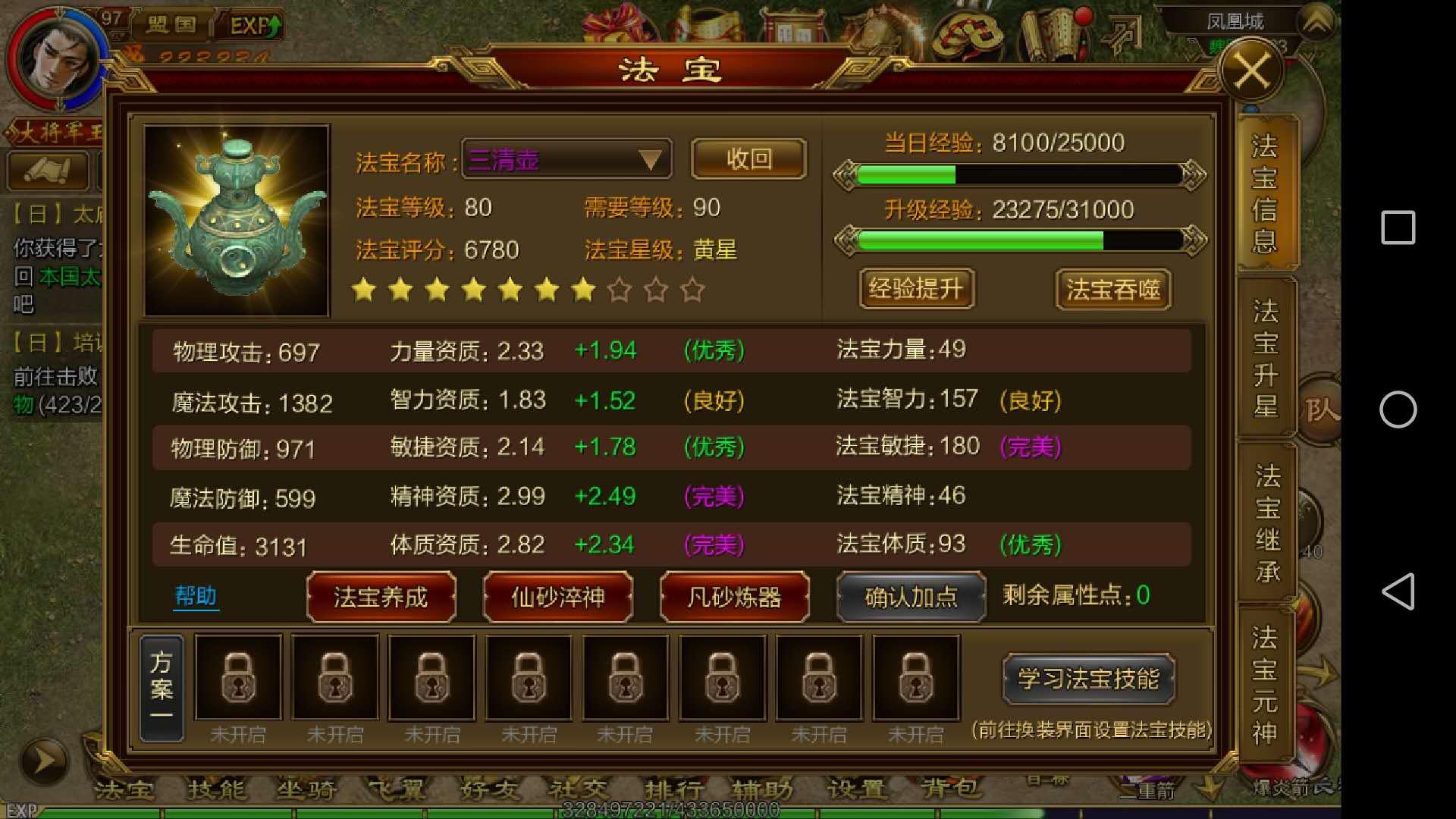Open the 帮助 help link
This screenshot has width=1456, height=819.
pos(195,597)
